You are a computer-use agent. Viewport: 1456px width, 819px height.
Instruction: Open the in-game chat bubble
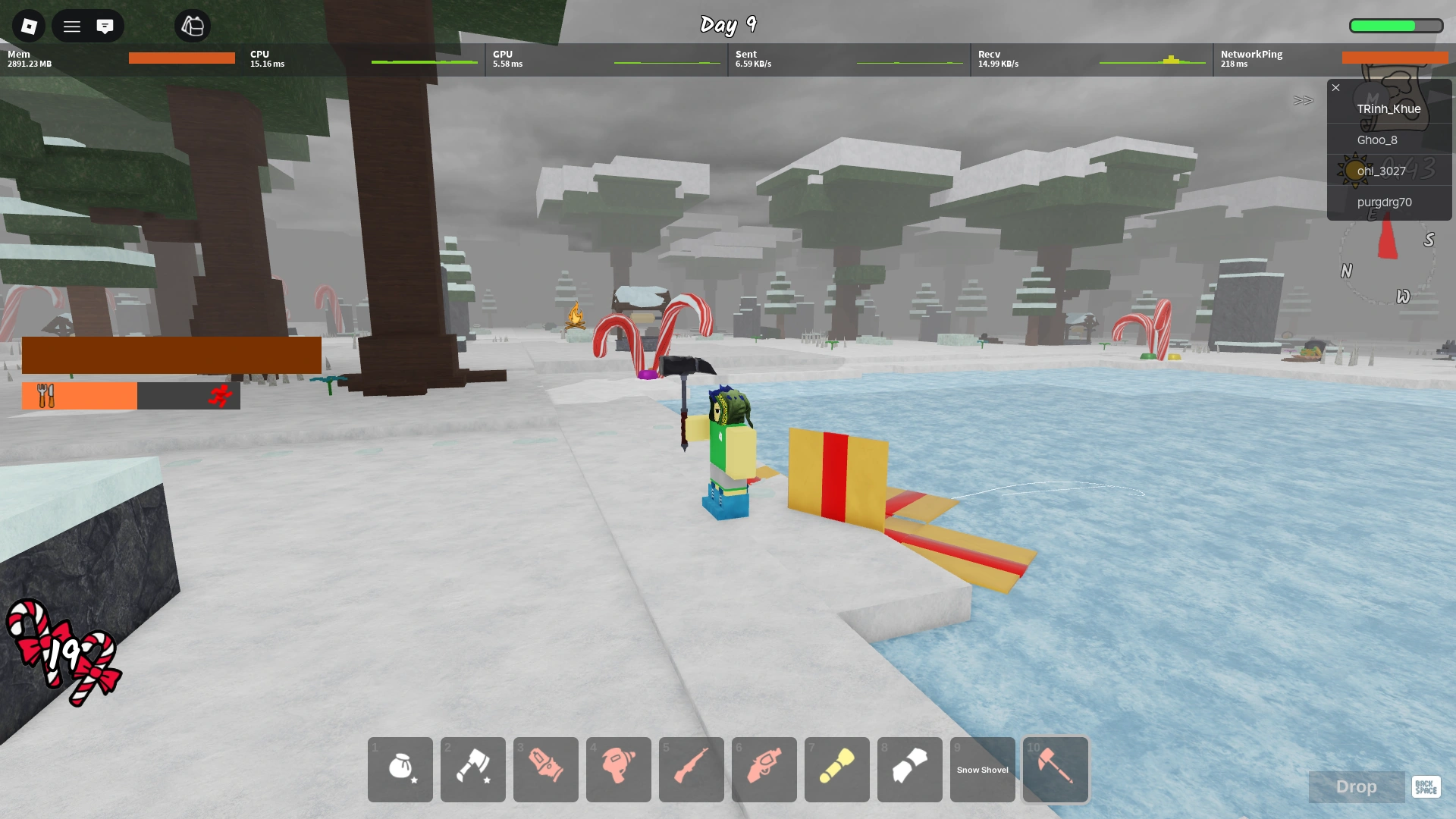(105, 26)
